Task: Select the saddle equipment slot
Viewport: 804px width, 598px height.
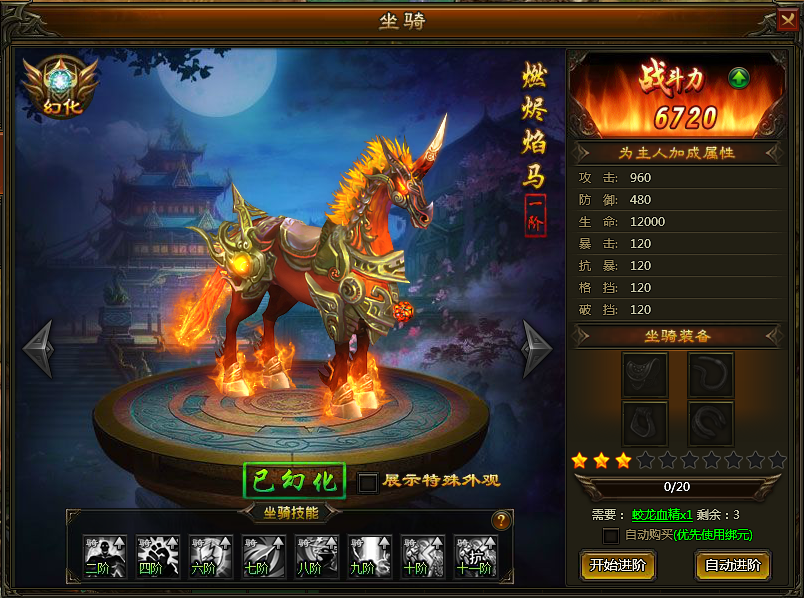Action: point(644,375)
